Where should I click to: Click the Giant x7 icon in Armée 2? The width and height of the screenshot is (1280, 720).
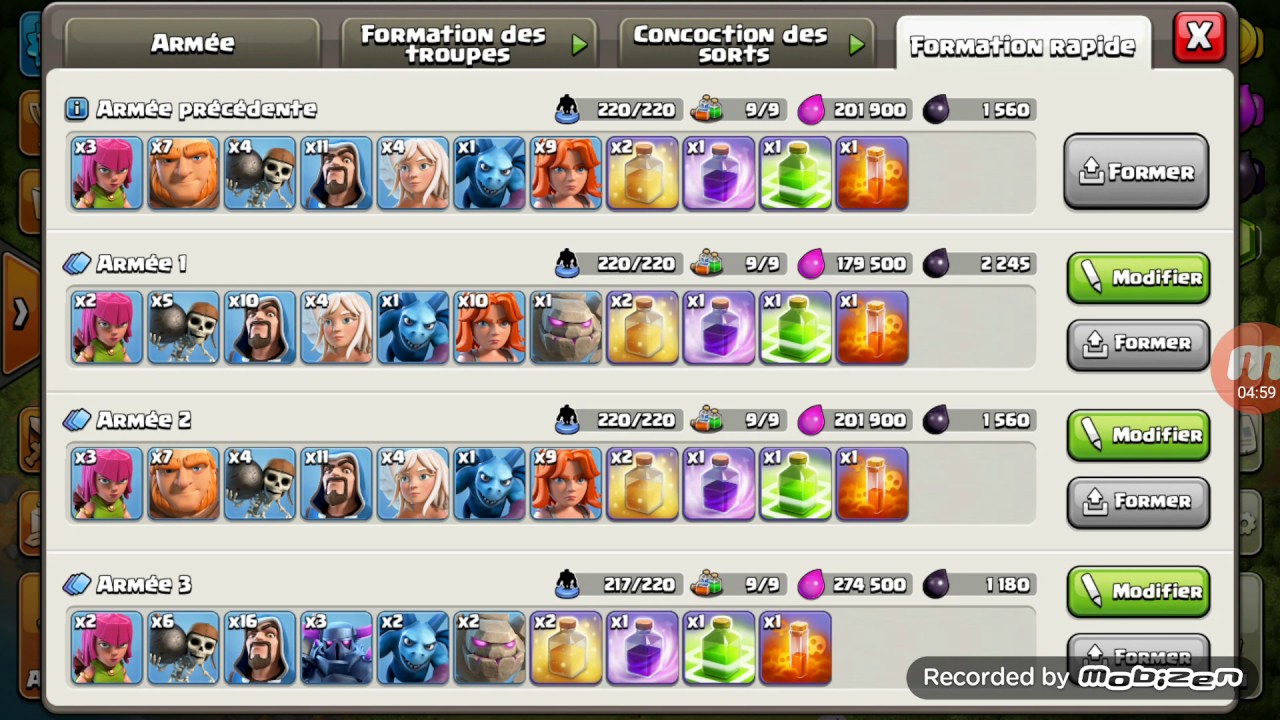point(183,484)
